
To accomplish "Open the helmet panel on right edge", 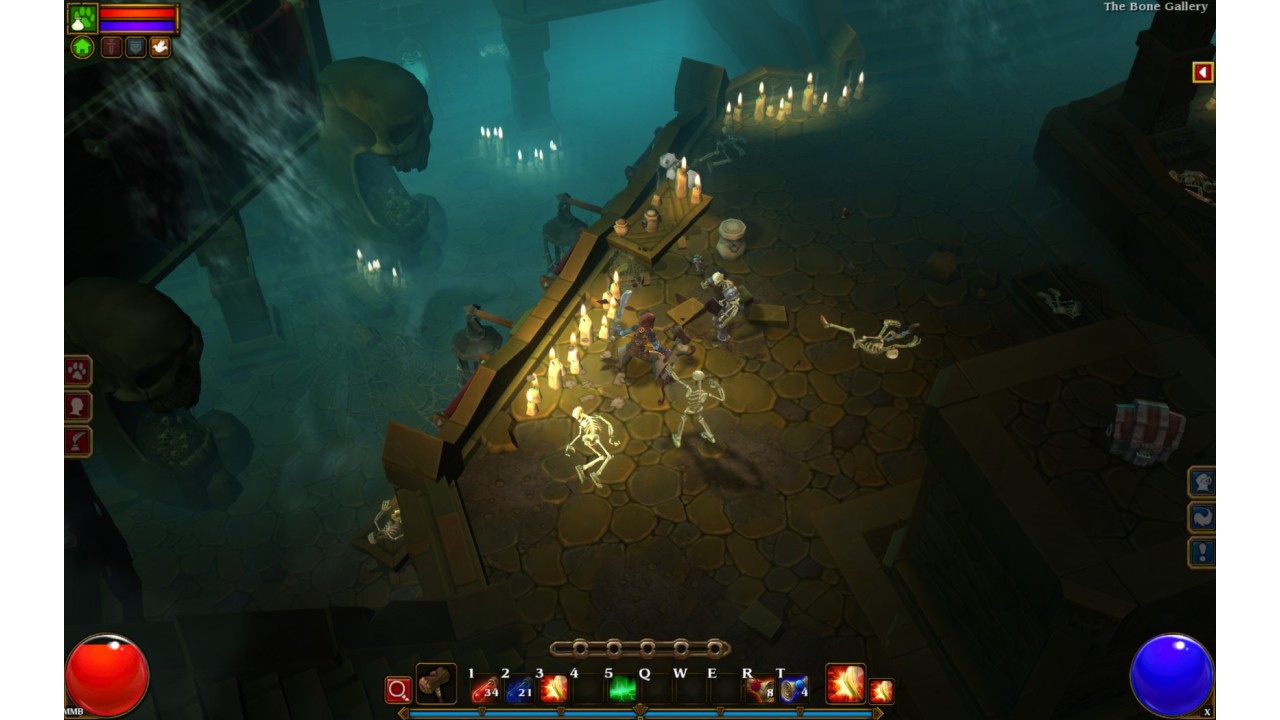I will tap(1202, 482).
